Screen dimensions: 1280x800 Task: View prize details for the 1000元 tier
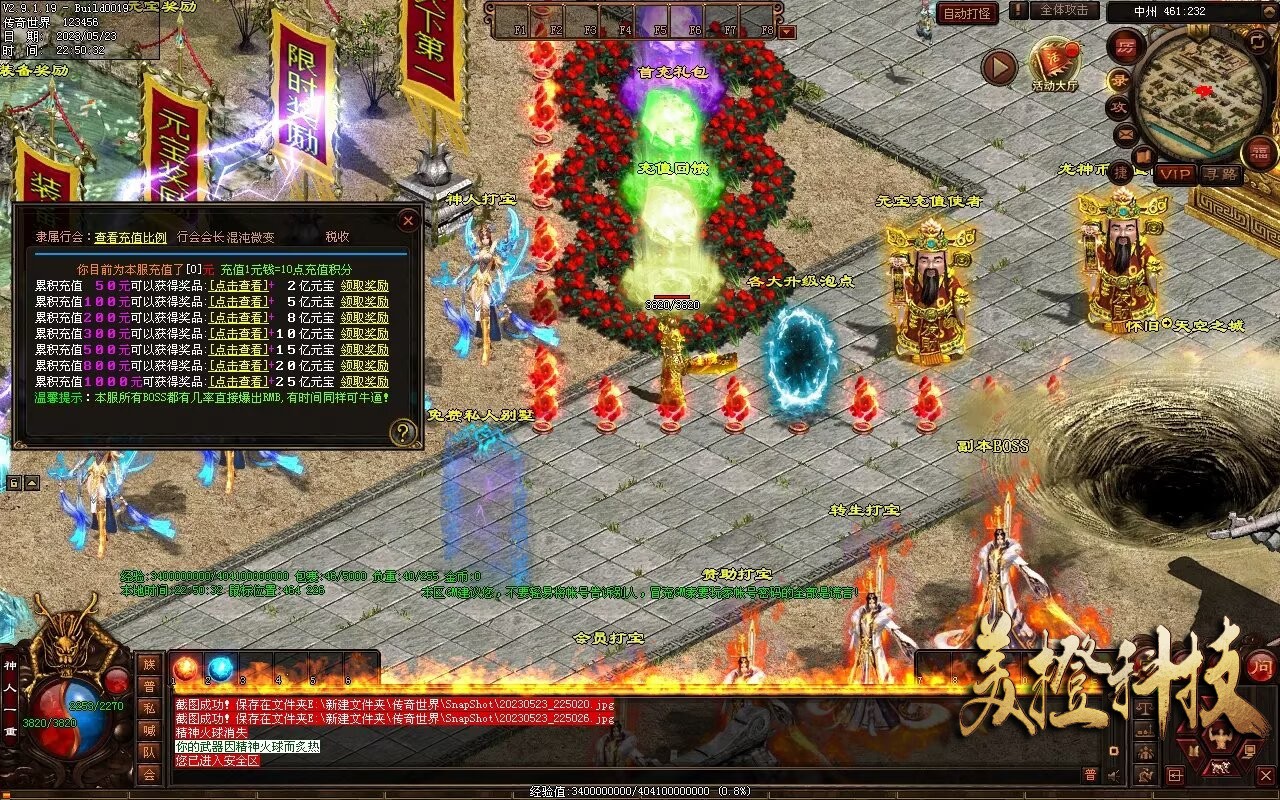(238, 382)
